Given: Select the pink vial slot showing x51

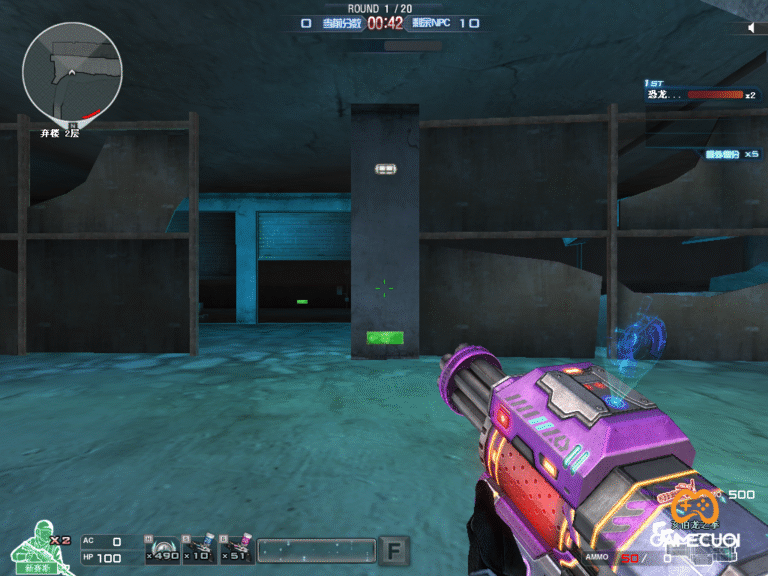Looking at the screenshot, I should [235, 549].
